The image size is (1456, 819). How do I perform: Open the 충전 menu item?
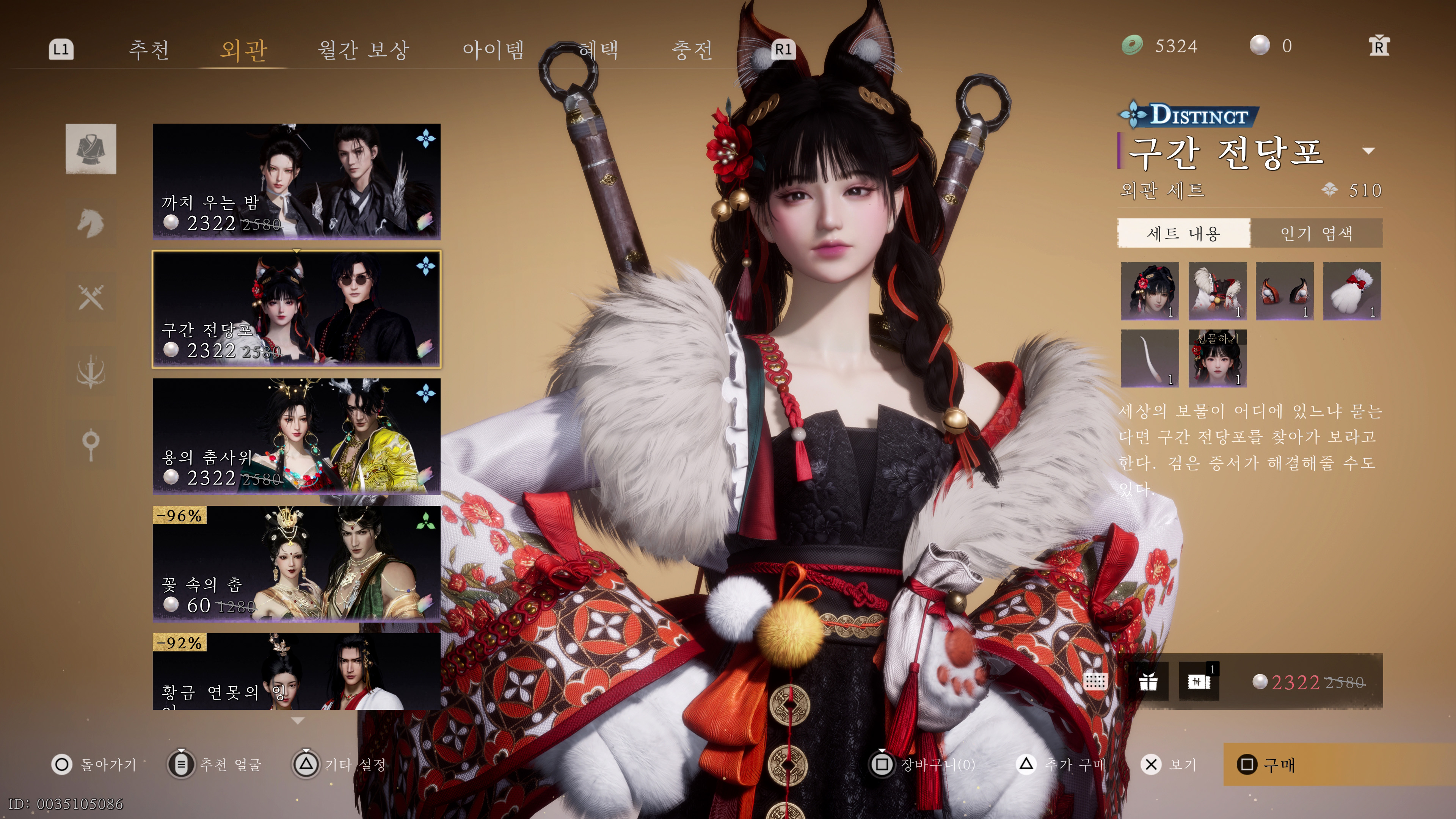tap(694, 50)
